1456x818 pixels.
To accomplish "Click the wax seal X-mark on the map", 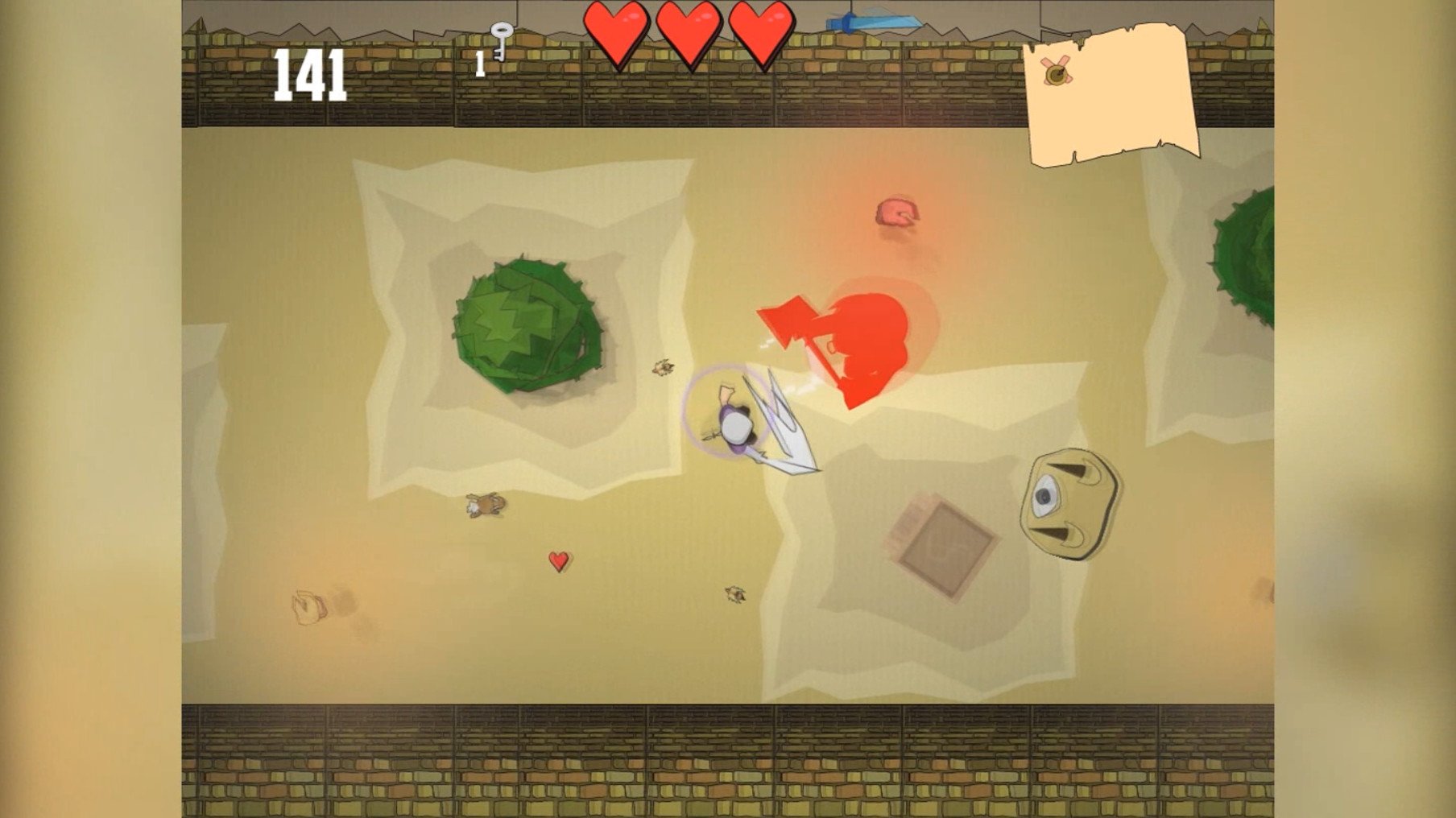I will tap(1058, 71).
